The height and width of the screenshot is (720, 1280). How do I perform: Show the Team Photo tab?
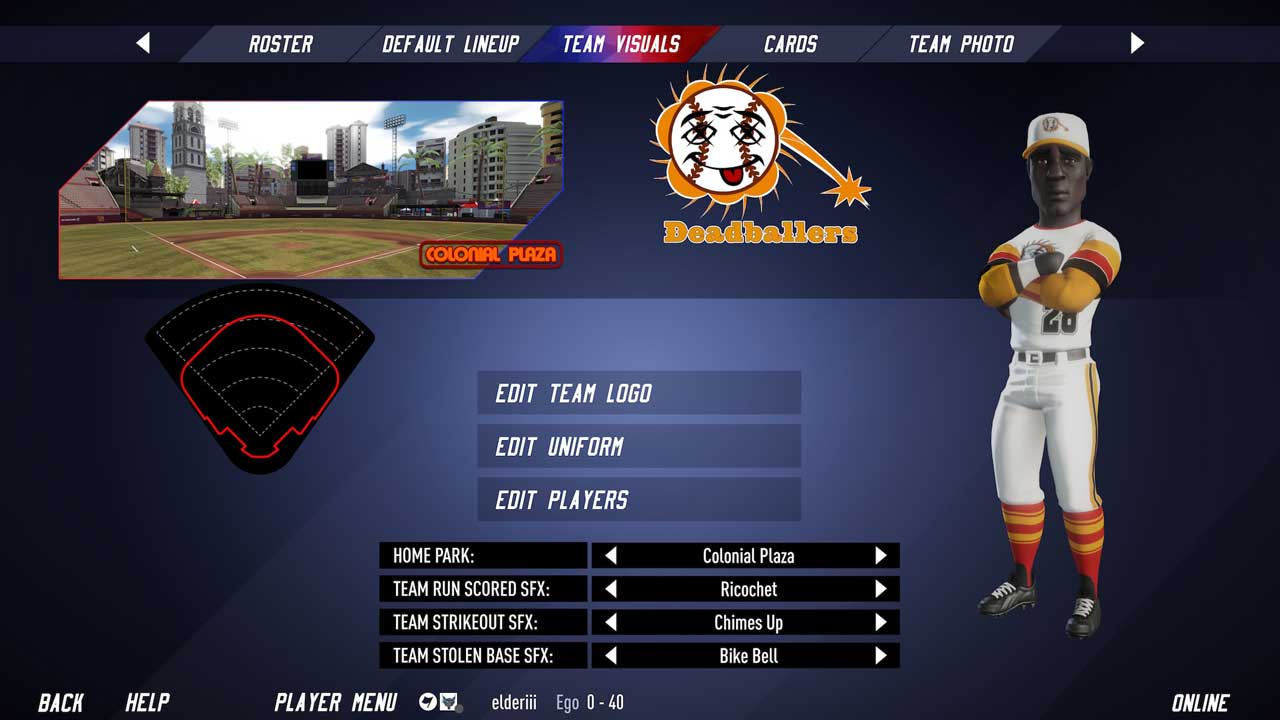pyautogui.click(x=960, y=44)
